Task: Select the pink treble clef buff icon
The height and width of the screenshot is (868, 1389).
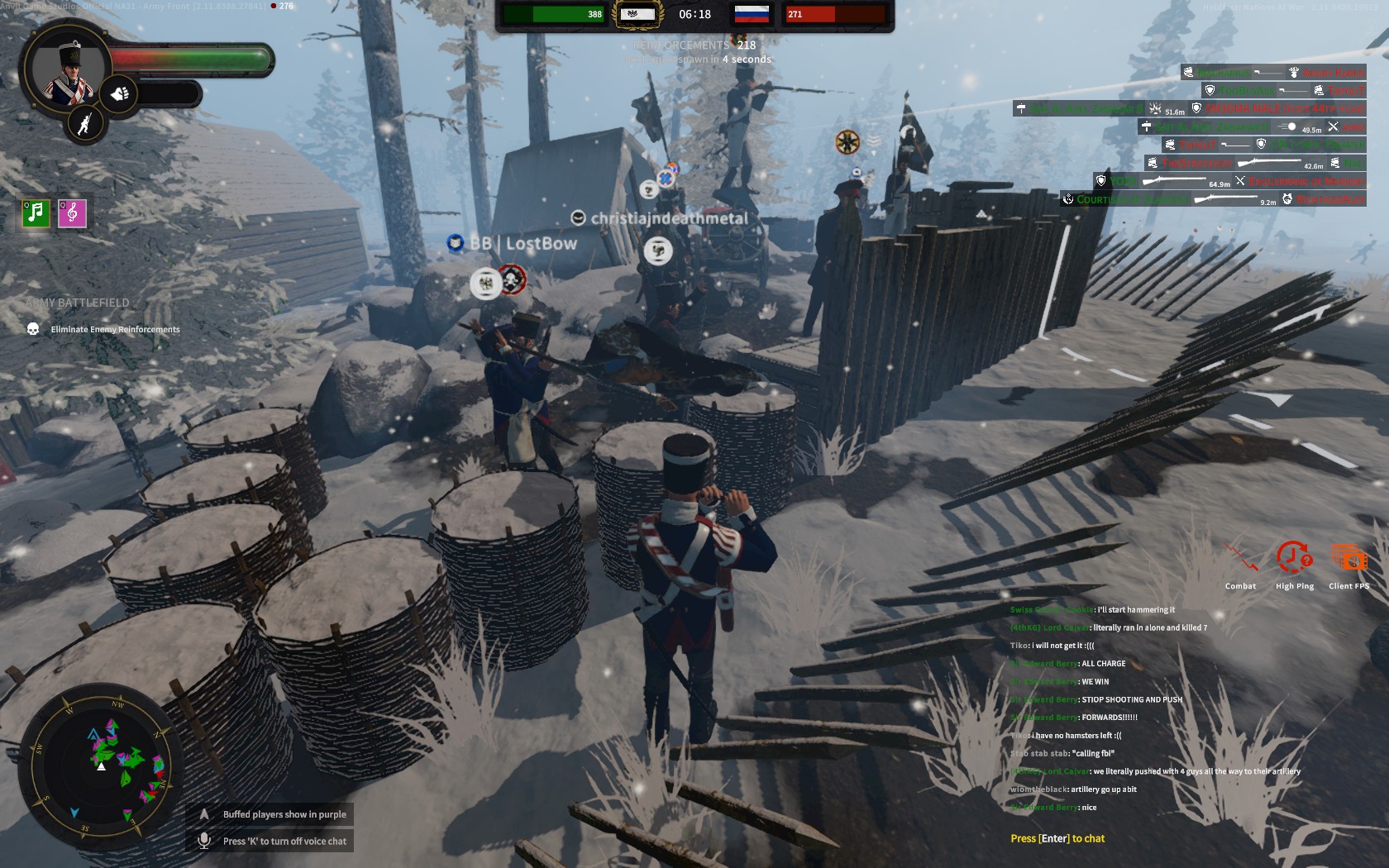Action: tap(72, 213)
